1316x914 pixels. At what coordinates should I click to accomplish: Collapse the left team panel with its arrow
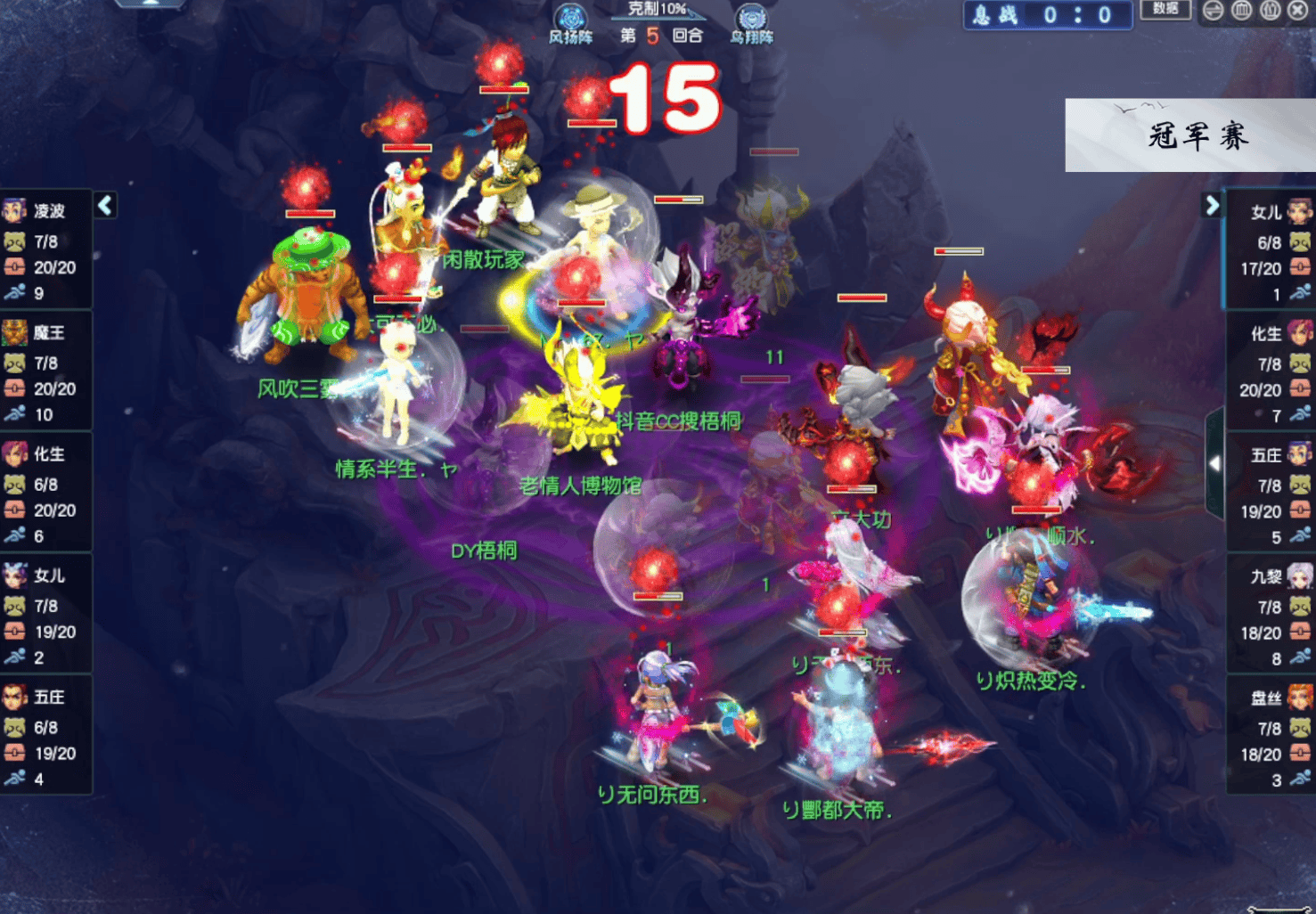click(x=105, y=206)
